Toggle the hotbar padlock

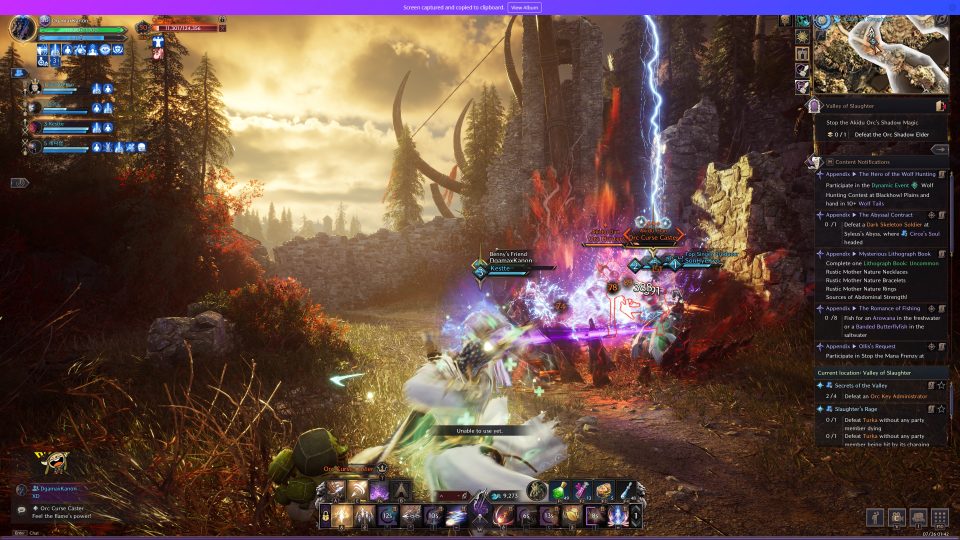326,516
